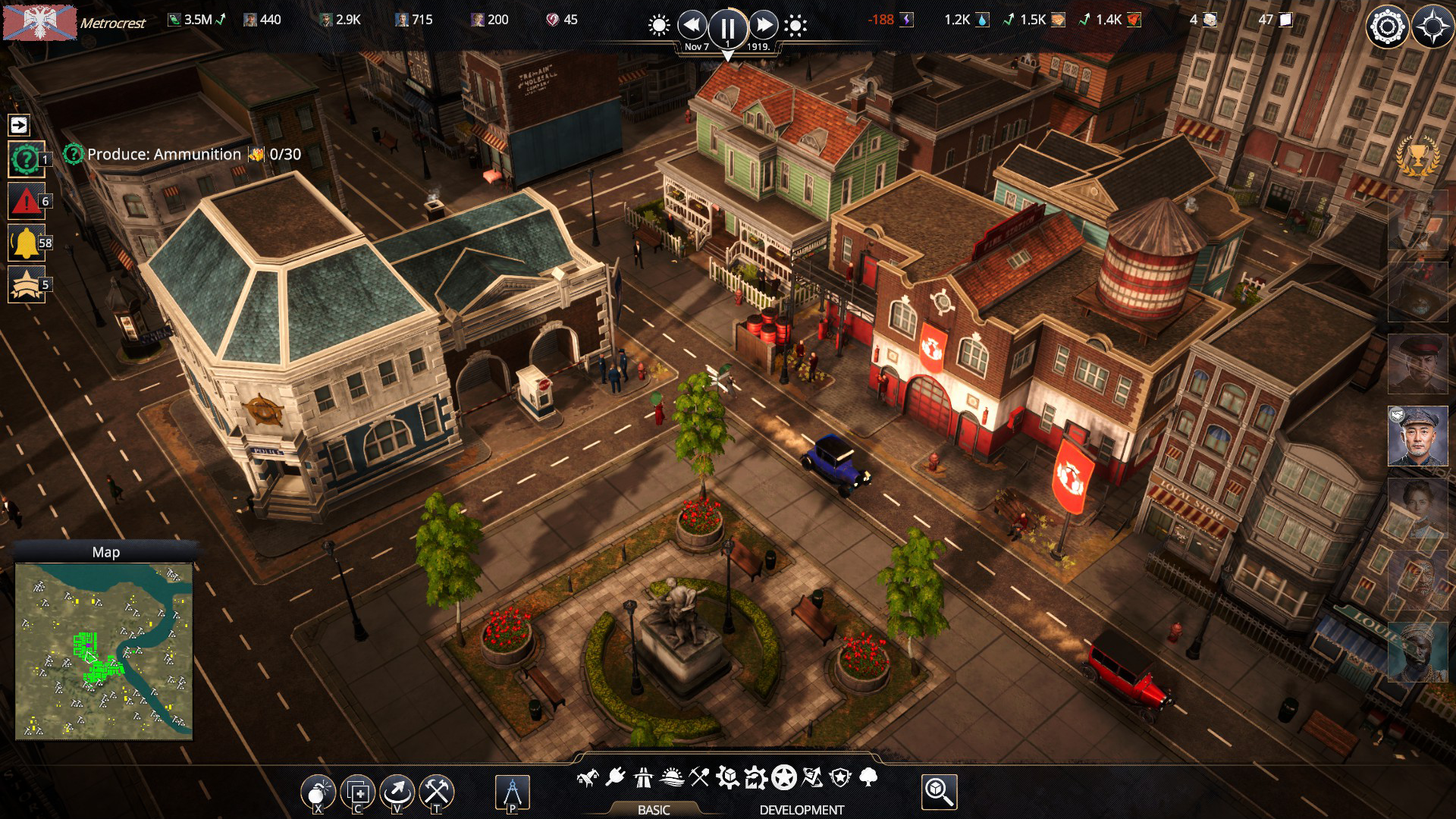Speed up time with fast-forward arrows
1456x819 pixels.
(764, 26)
